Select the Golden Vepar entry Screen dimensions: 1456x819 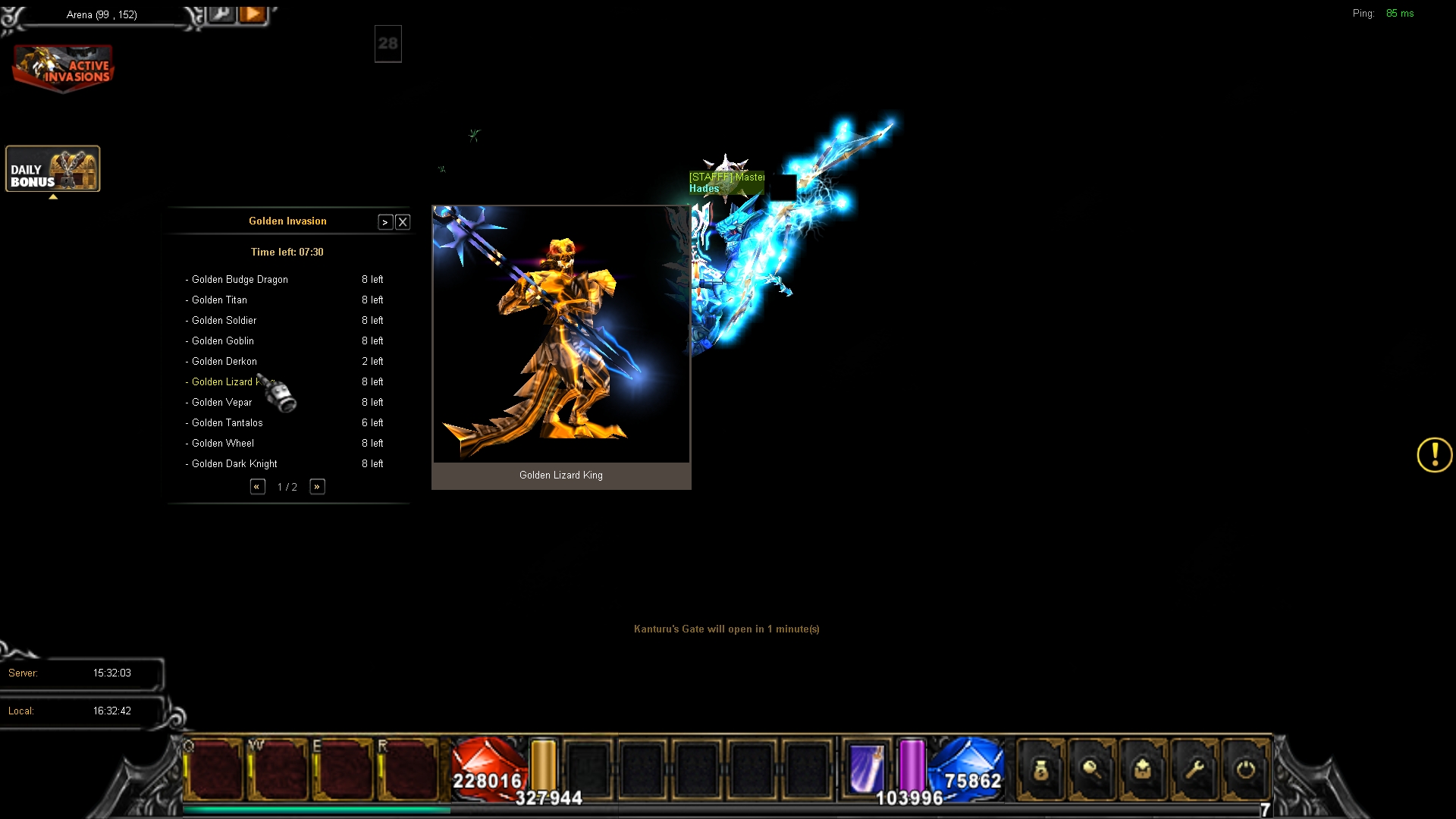(221, 403)
